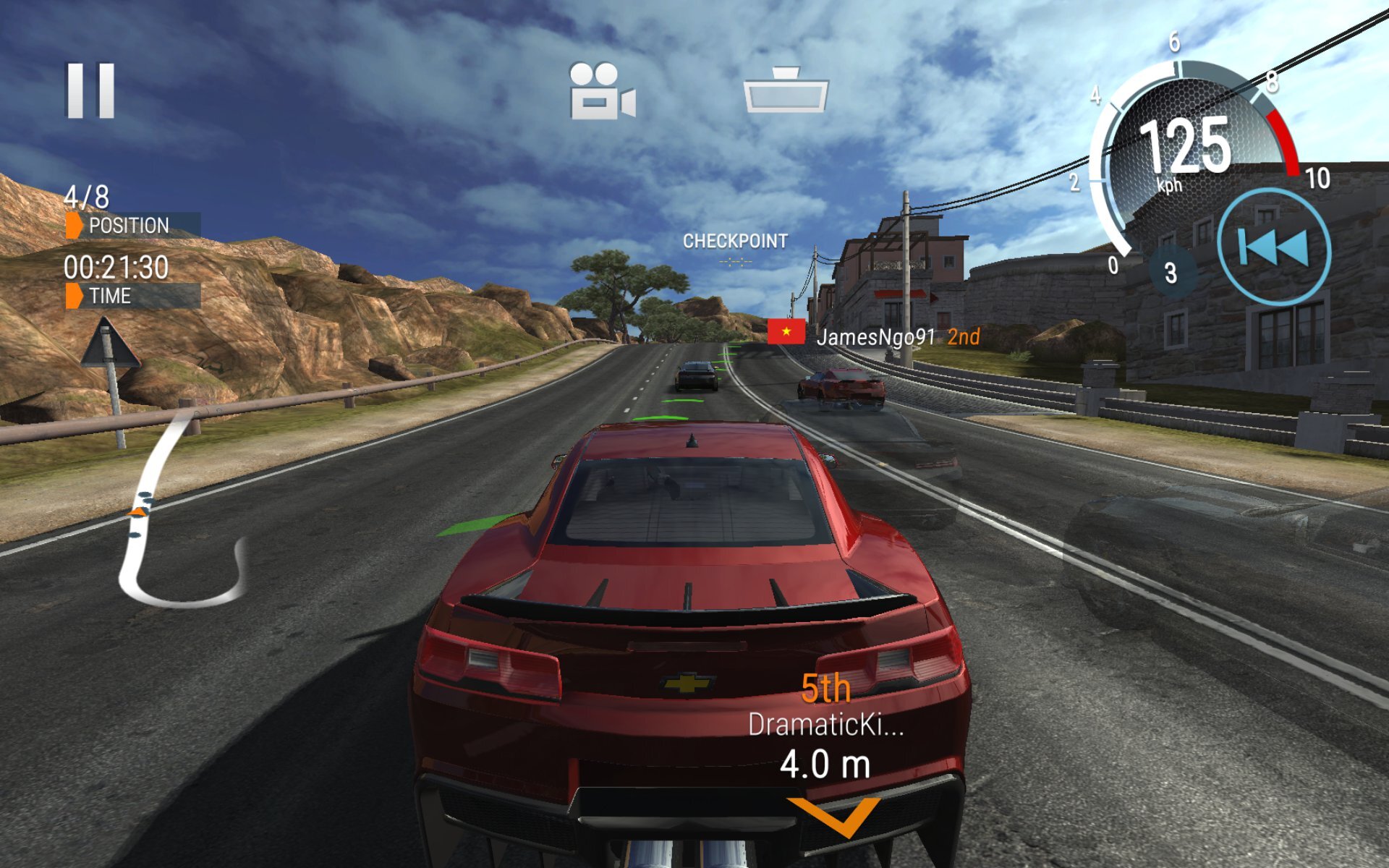
Task: Pause the race
Action: (x=91, y=90)
